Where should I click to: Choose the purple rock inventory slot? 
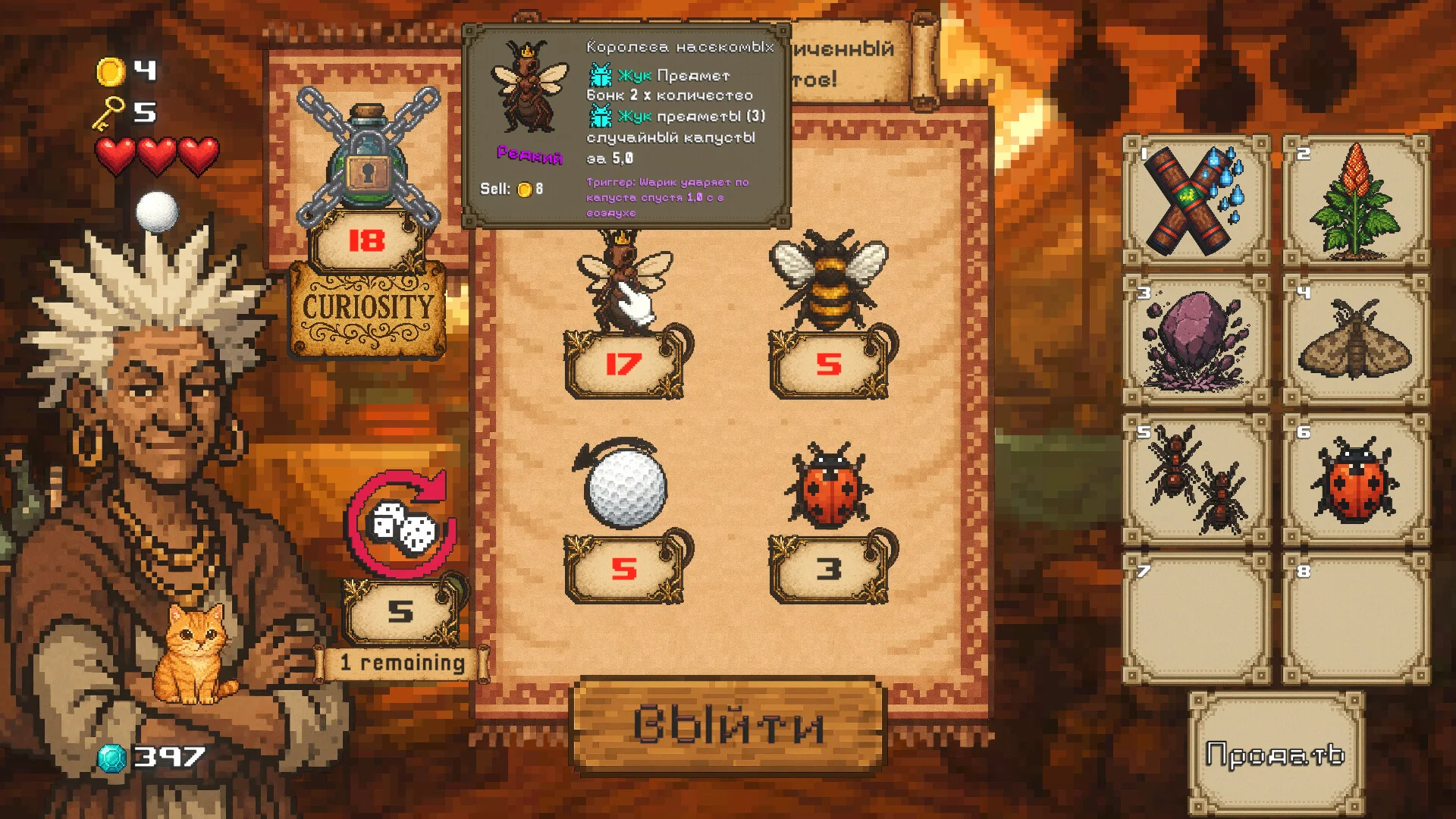(x=1196, y=340)
